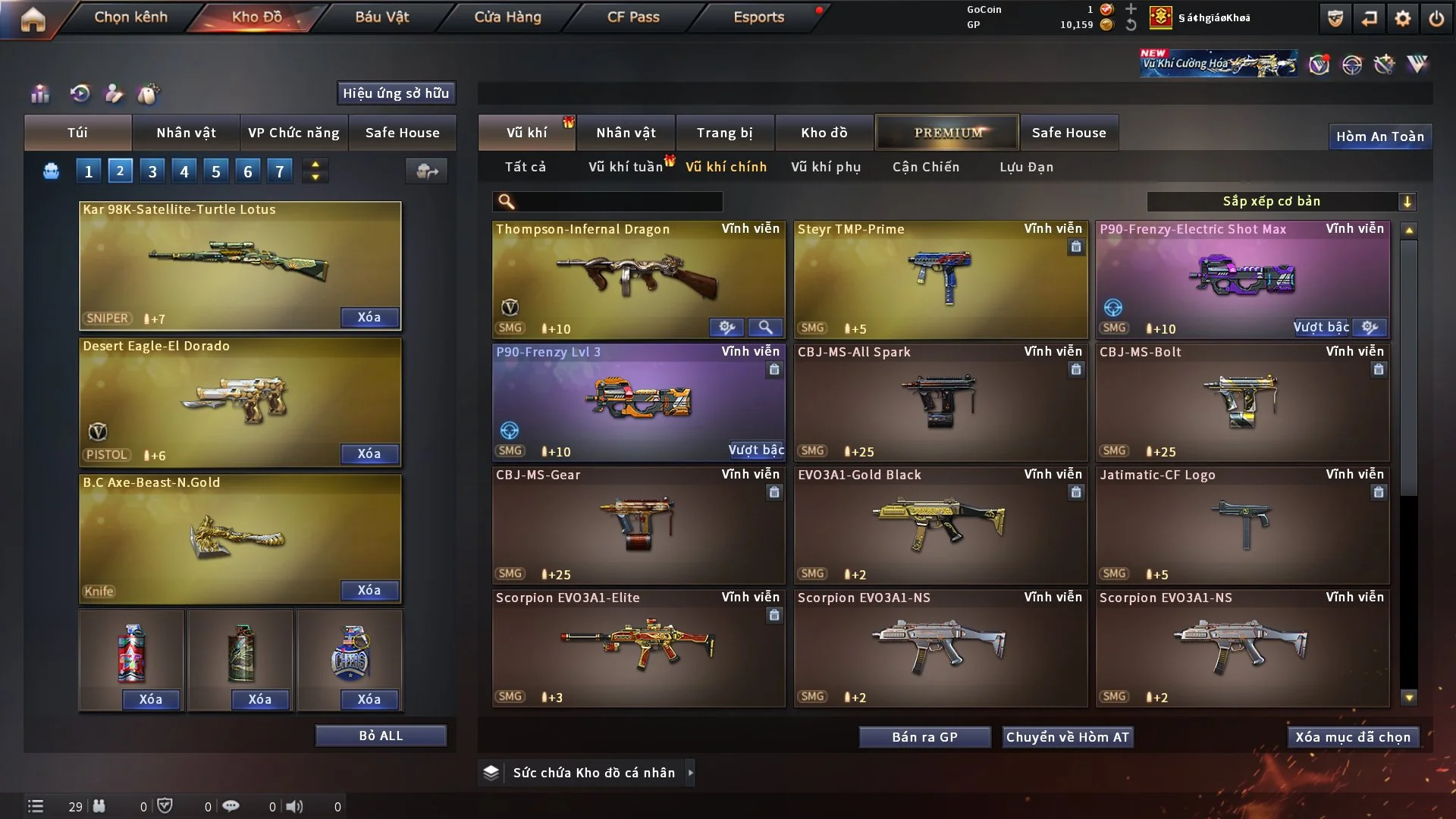The height and width of the screenshot is (819, 1456).
Task: Open the Hòm An Toàn safe box
Action: point(1379,136)
